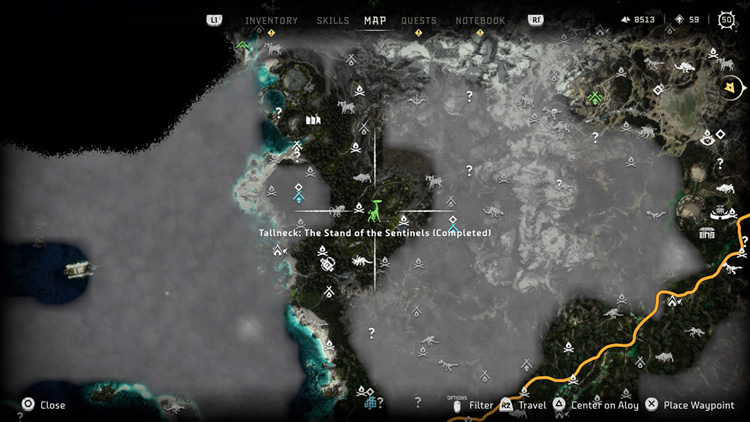Select the green Tallneck map marker
Viewport: 750px width, 422px height.
tap(375, 211)
